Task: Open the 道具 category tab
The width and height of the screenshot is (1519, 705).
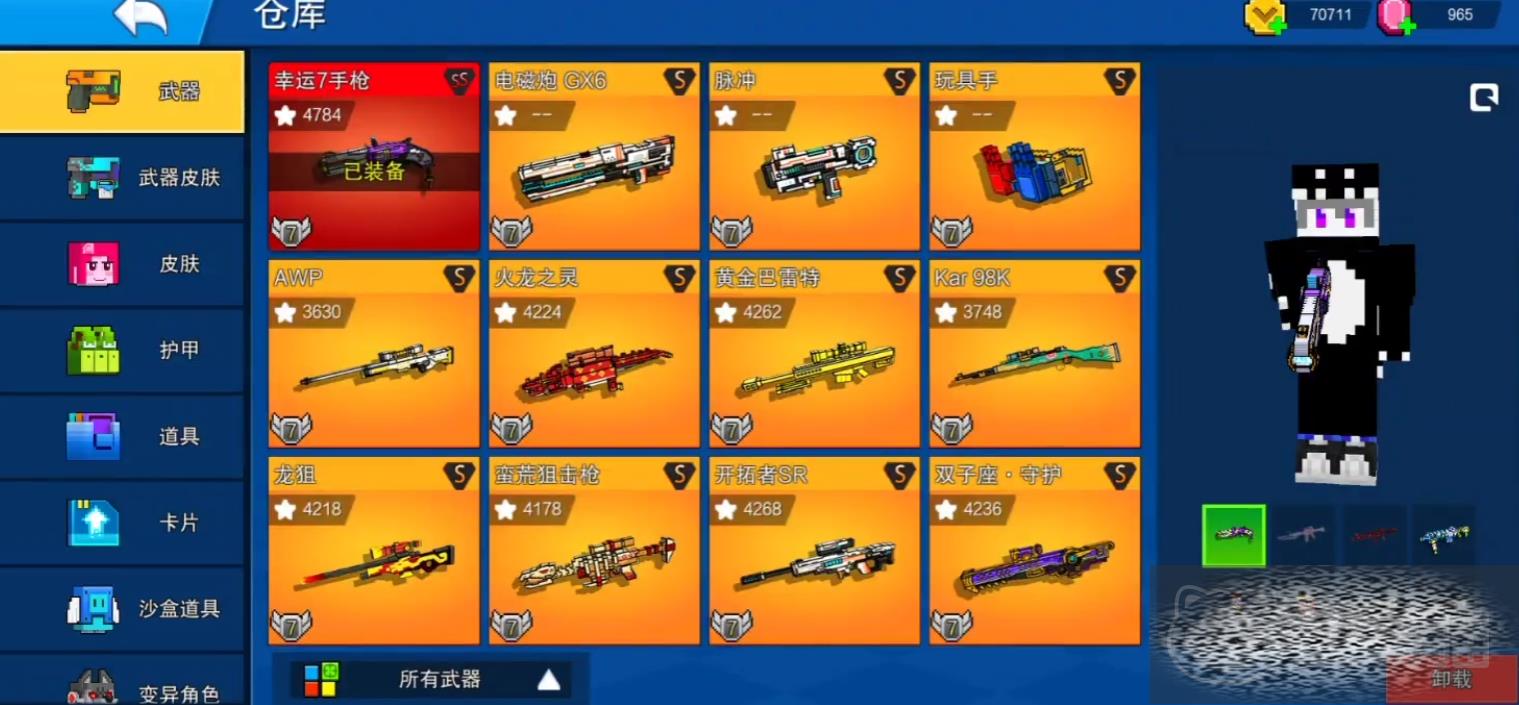Action: tap(122, 436)
